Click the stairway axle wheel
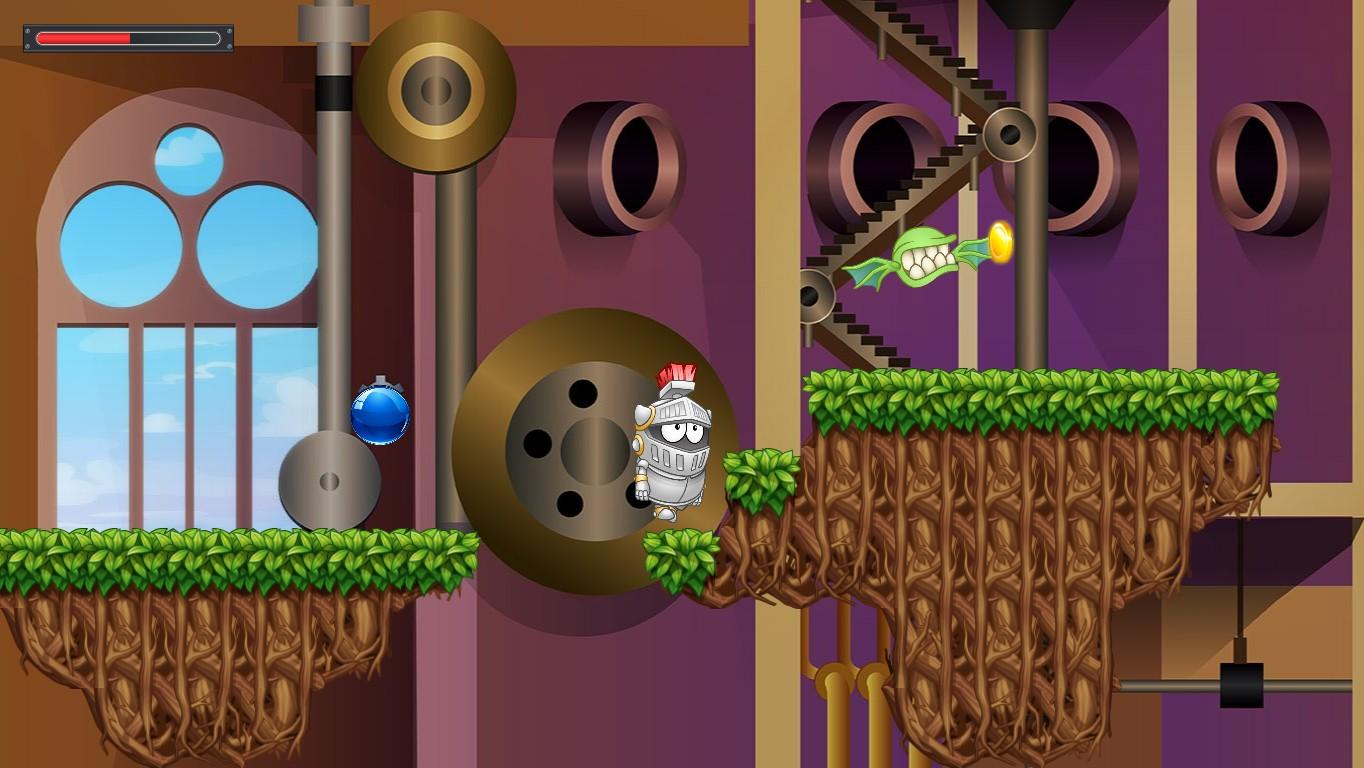The image size is (1364, 768). (x=1009, y=132)
